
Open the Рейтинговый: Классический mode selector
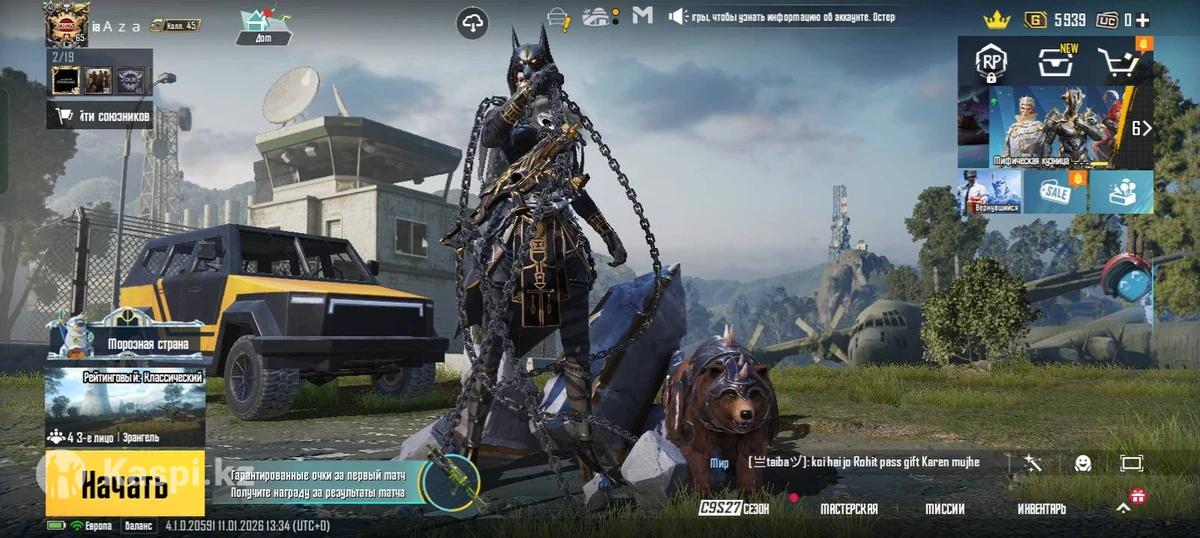click(x=125, y=407)
